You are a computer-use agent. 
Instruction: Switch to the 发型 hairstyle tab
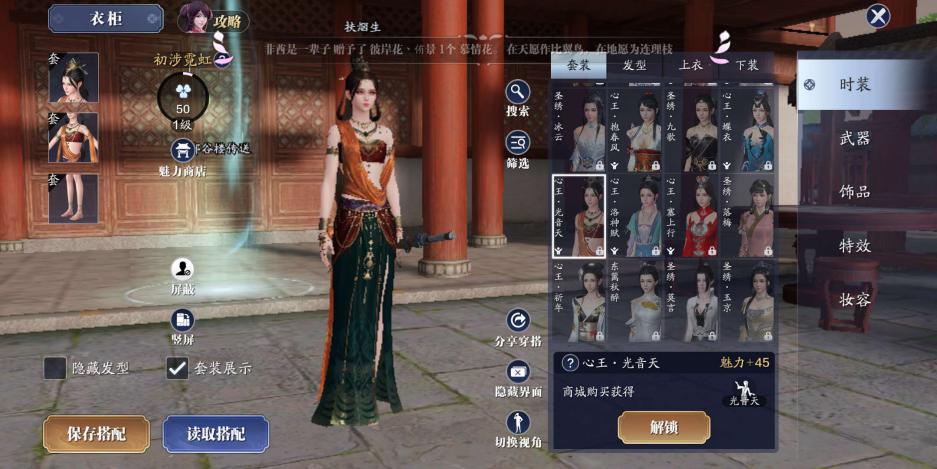634,65
